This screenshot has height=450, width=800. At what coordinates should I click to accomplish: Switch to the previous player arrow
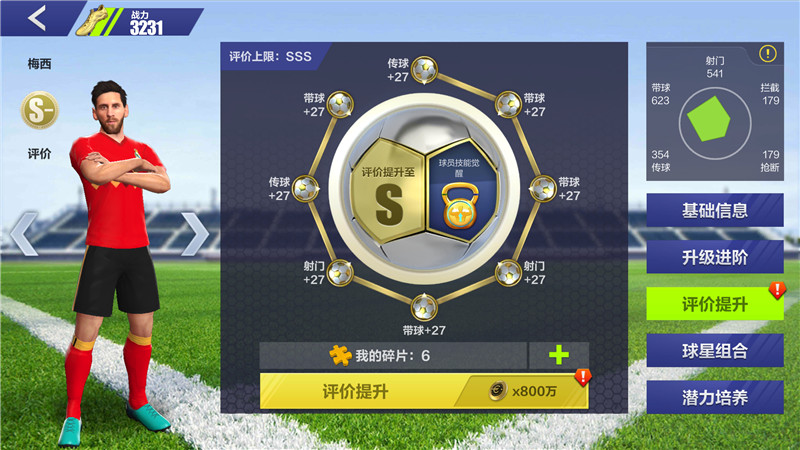pos(24,234)
